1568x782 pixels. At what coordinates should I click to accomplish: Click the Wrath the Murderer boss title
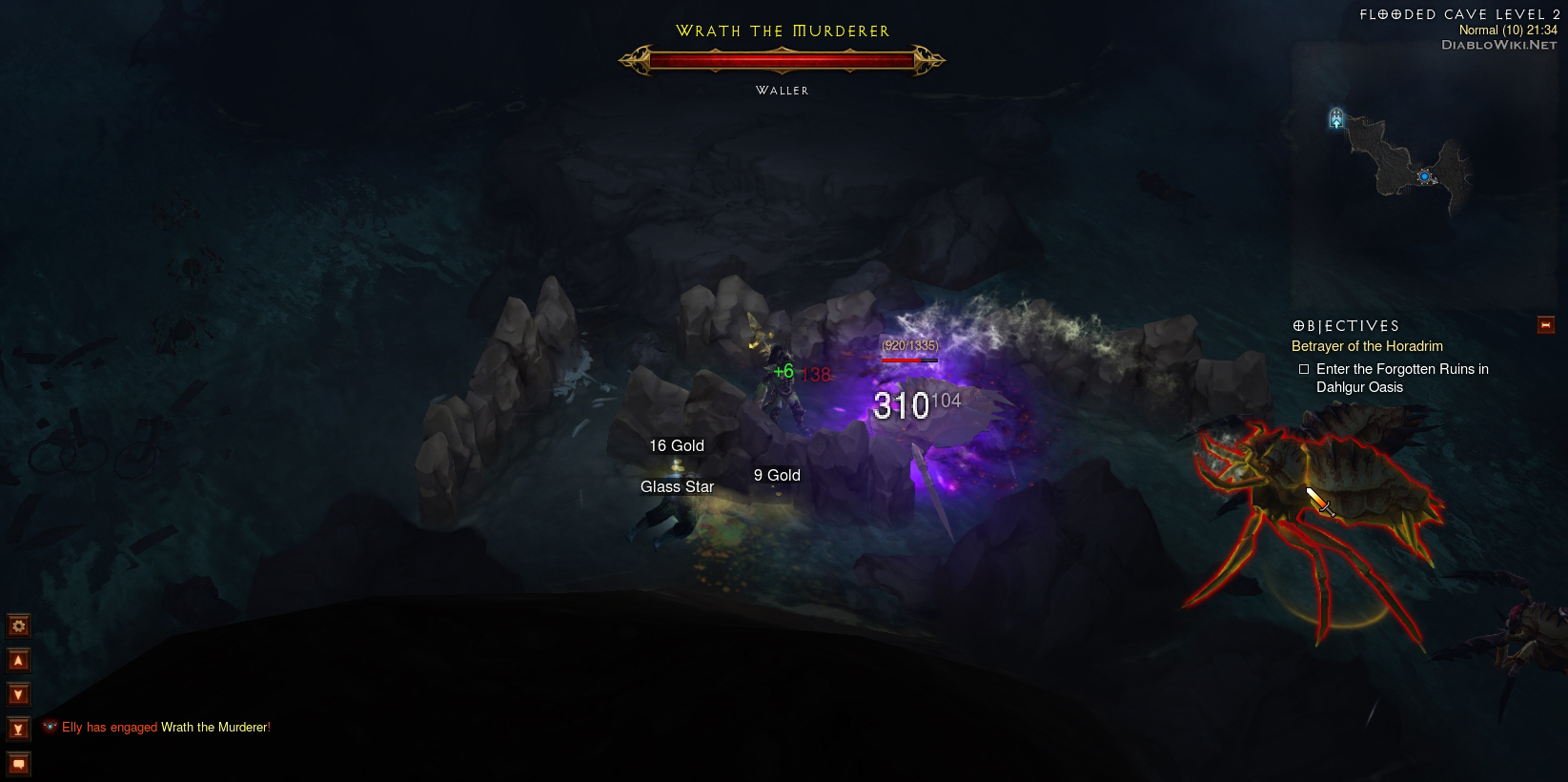click(x=782, y=31)
